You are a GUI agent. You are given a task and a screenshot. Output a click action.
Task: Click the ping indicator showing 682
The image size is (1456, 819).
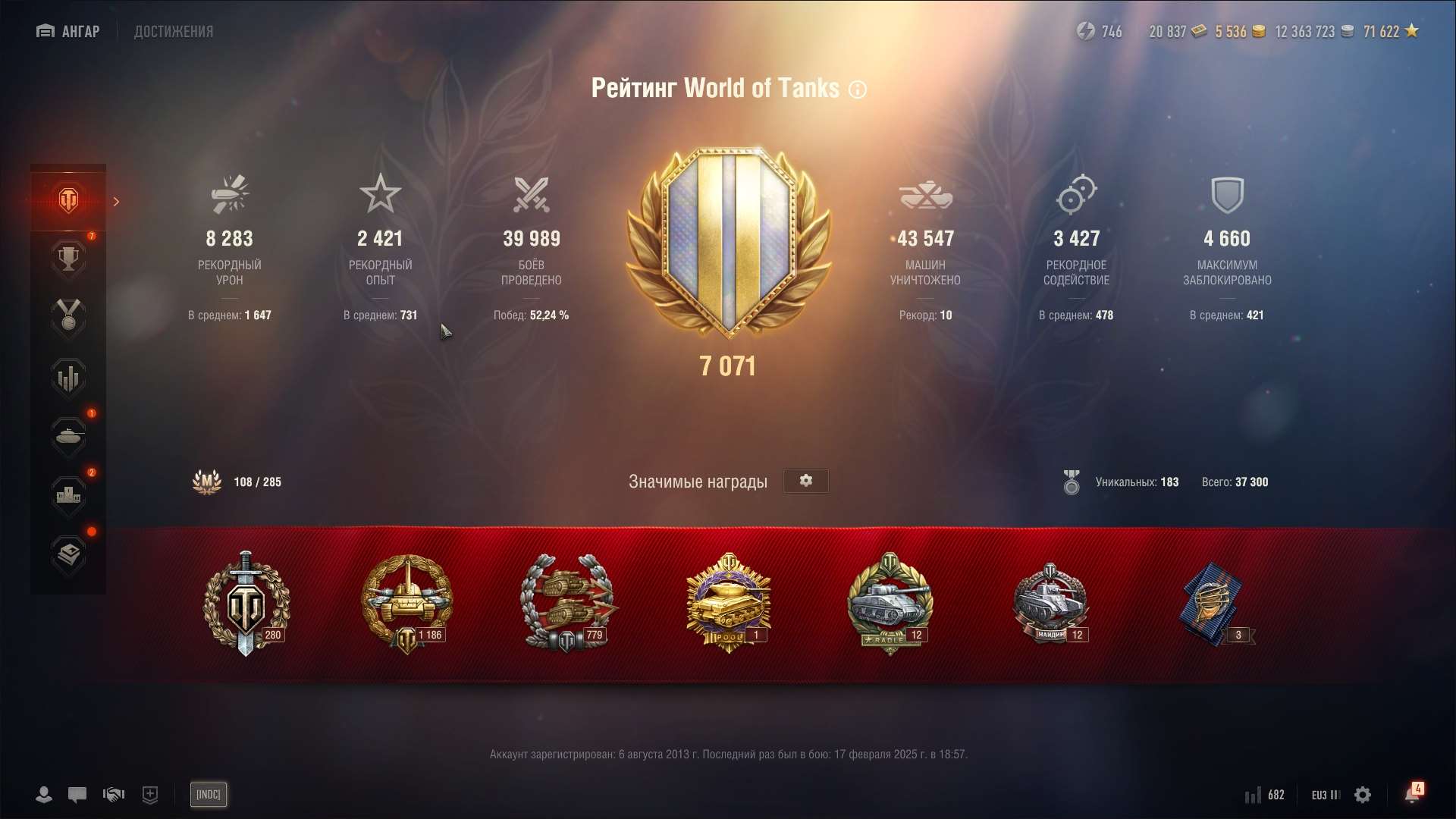(x=1263, y=795)
